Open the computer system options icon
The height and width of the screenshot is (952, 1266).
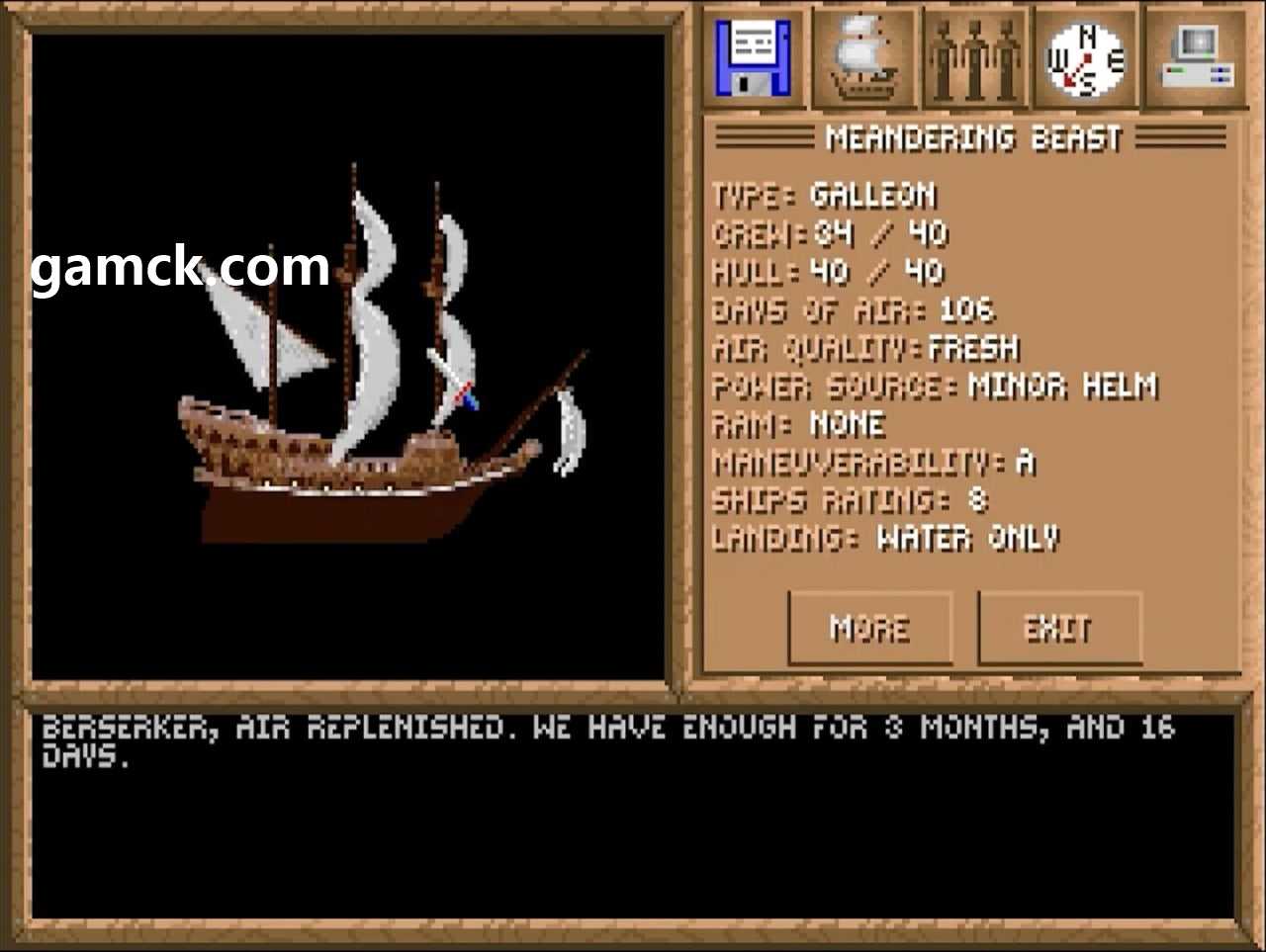[x=1196, y=58]
